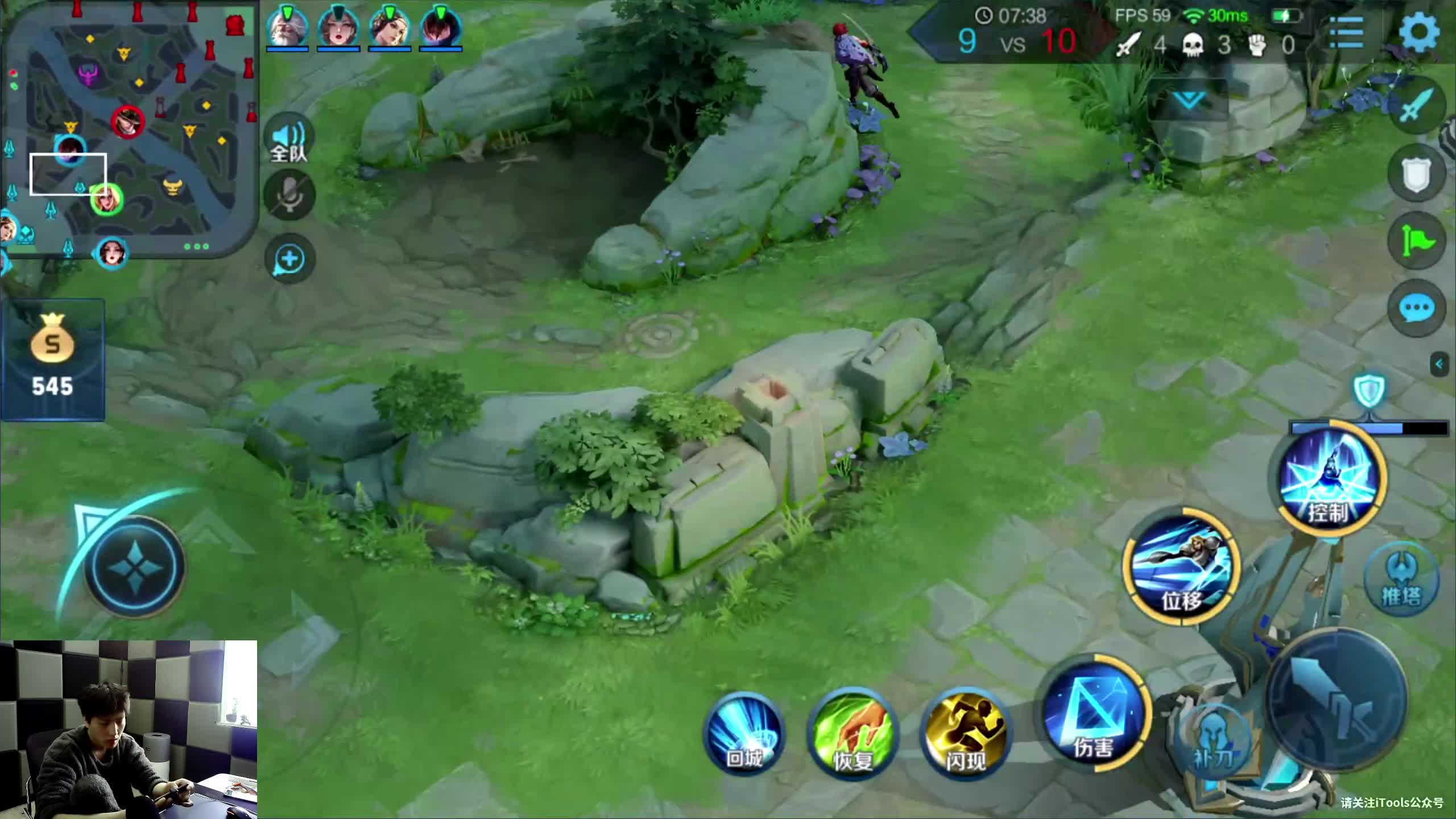Open the blue chat message bubble
Screen dimensions: 1456x819
coord(1416,308)
